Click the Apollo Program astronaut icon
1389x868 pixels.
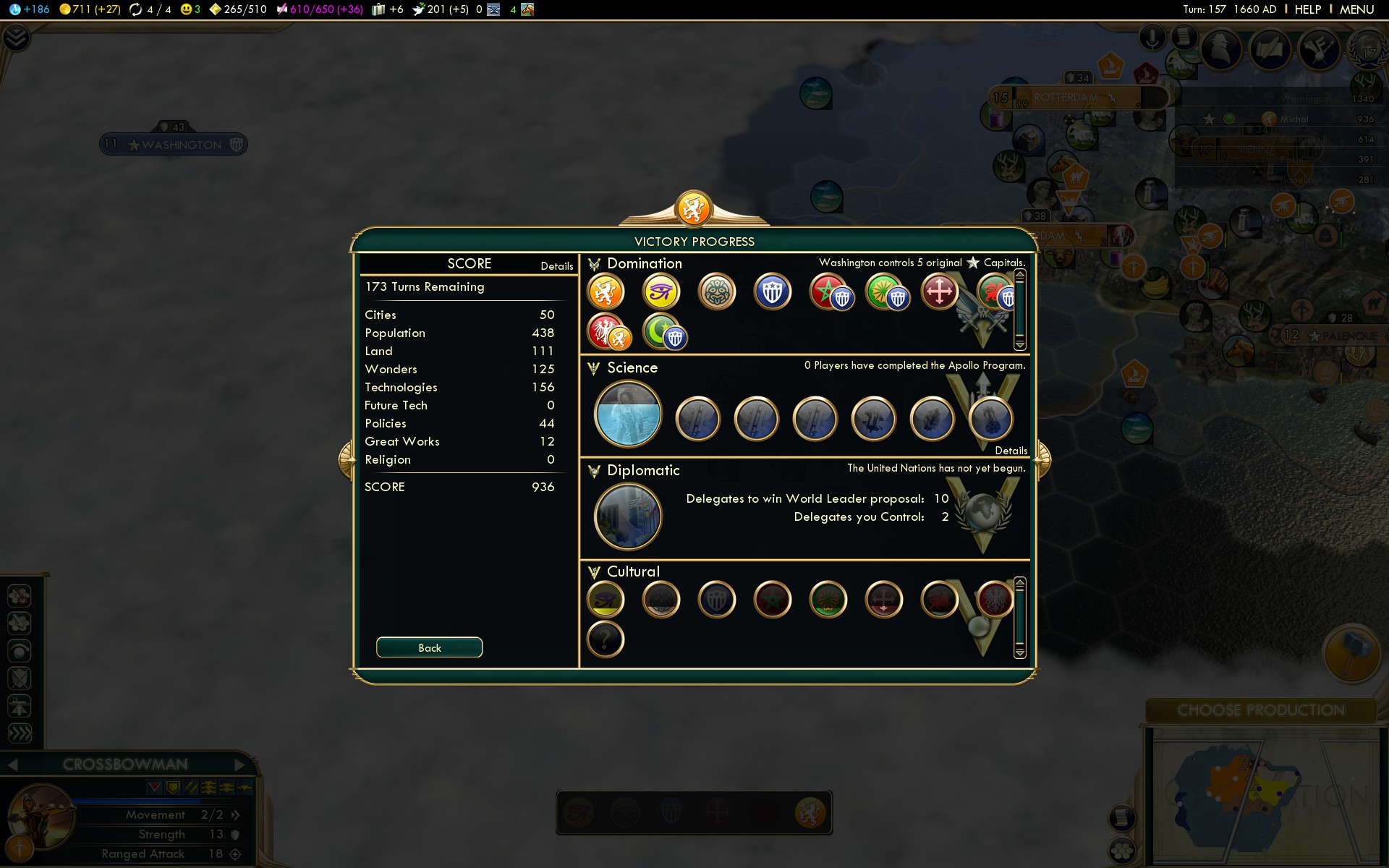coord(627,414)
